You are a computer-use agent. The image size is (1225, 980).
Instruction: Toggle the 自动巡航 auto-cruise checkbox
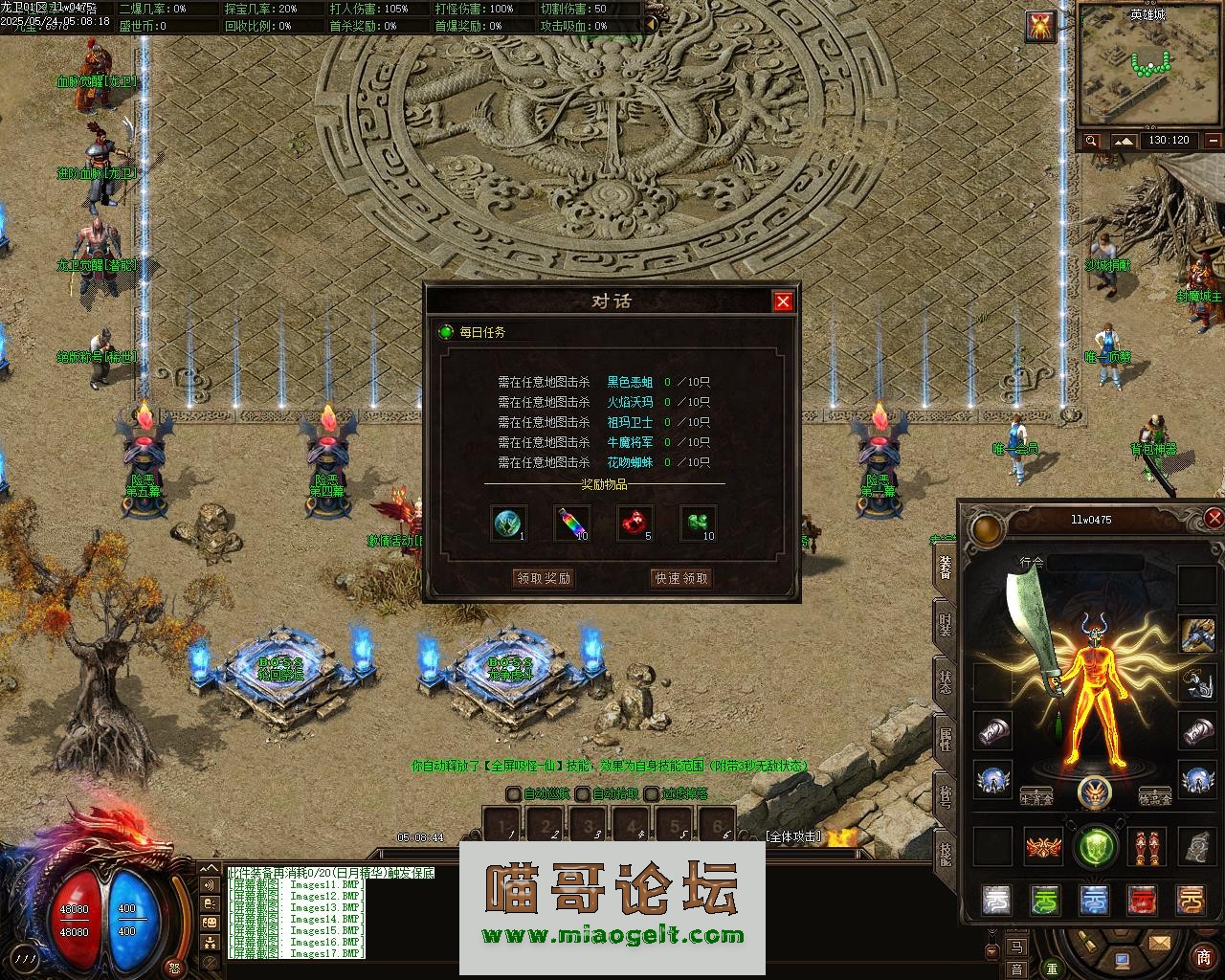(514, 793)
